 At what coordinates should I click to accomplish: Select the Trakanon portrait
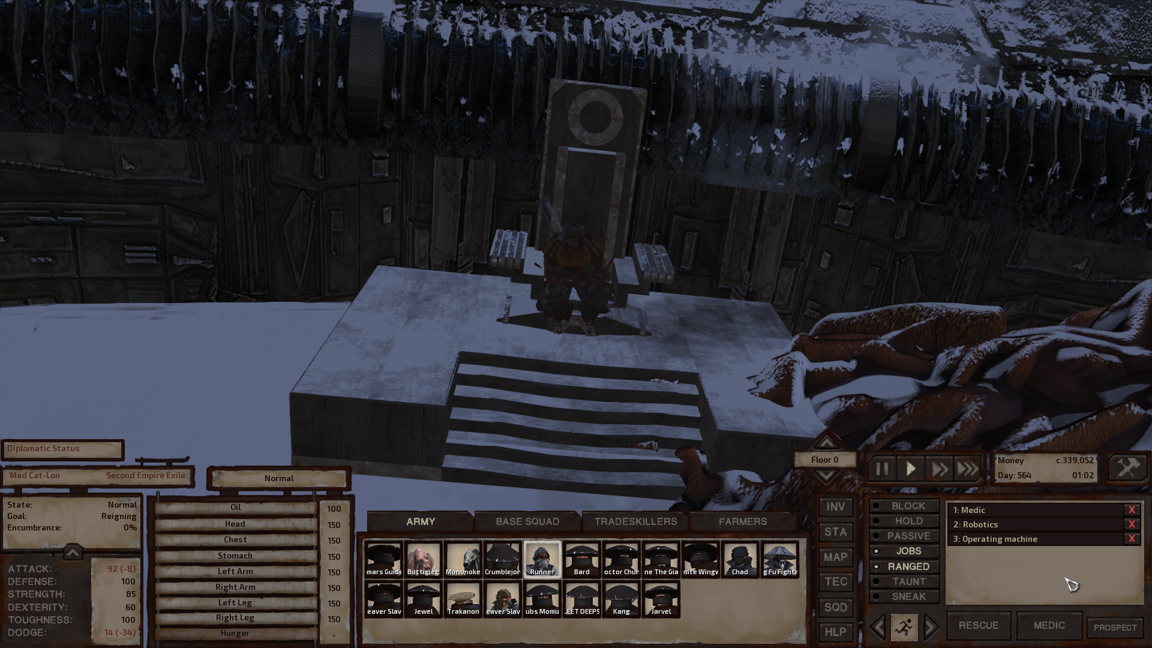463,599
